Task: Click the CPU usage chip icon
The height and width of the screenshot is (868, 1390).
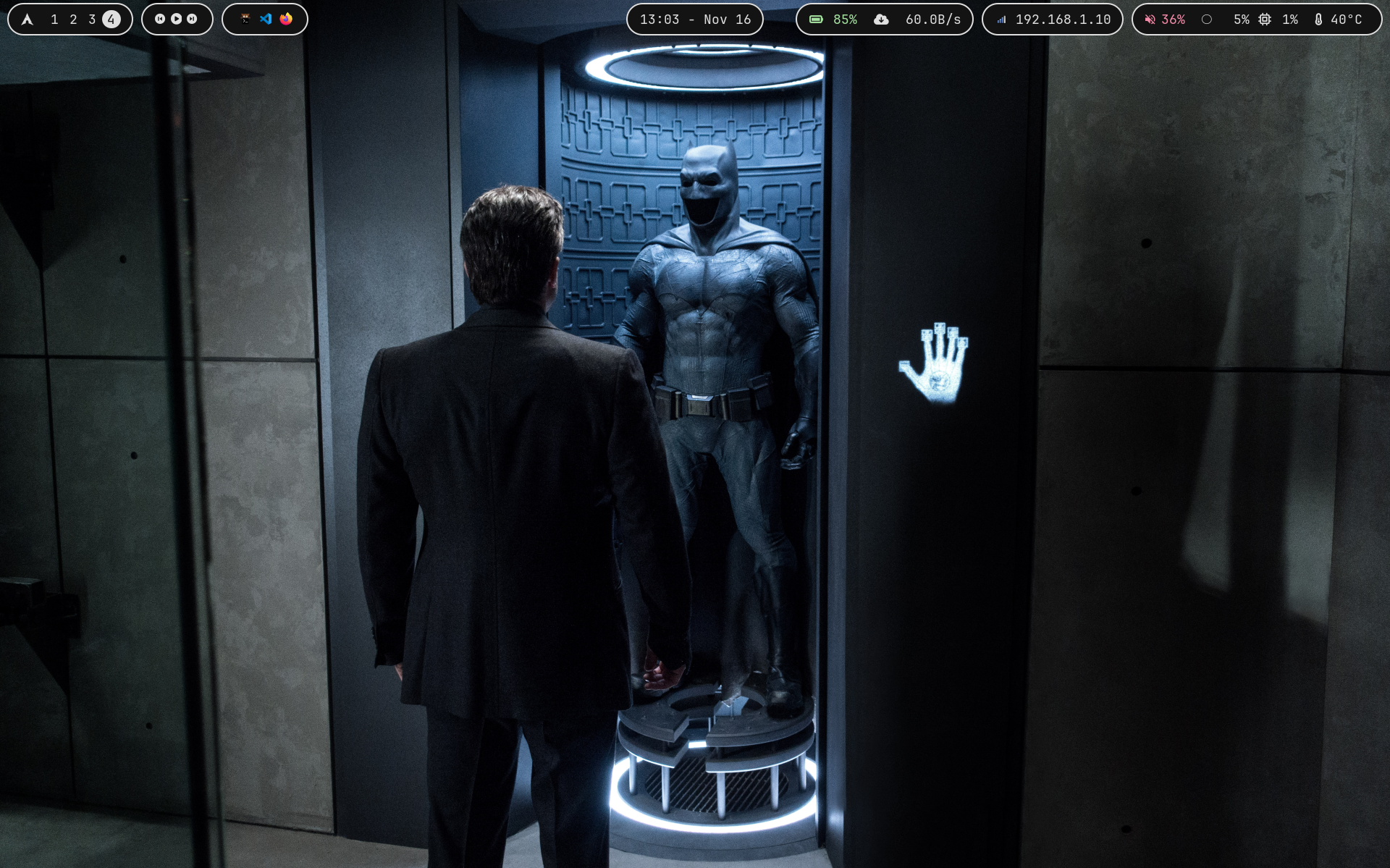Action: pos(1265,19)
